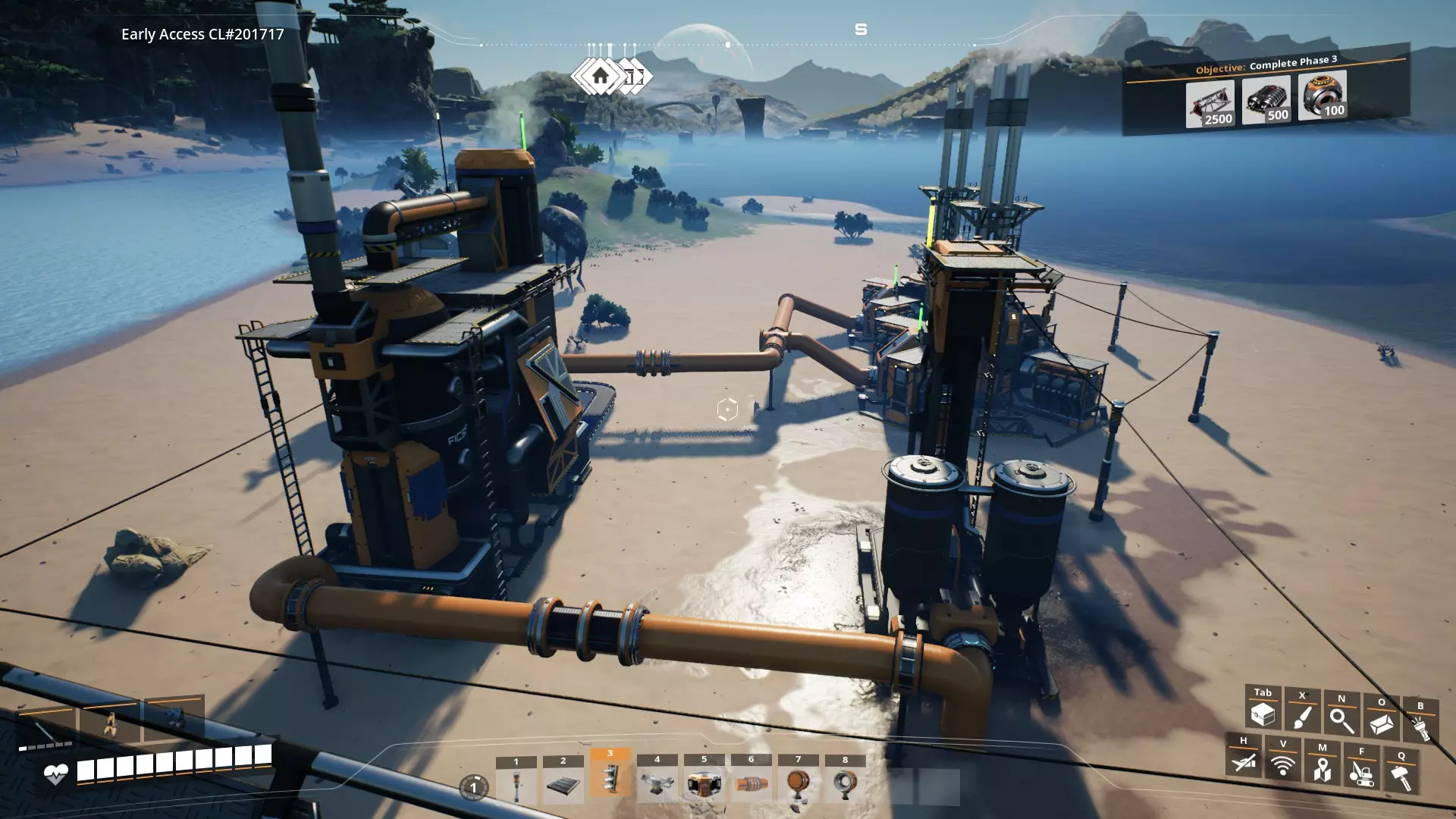Enter dismantle mode with the wrecking crane icon
The image size is (1456, 819).
point(1362,773)
